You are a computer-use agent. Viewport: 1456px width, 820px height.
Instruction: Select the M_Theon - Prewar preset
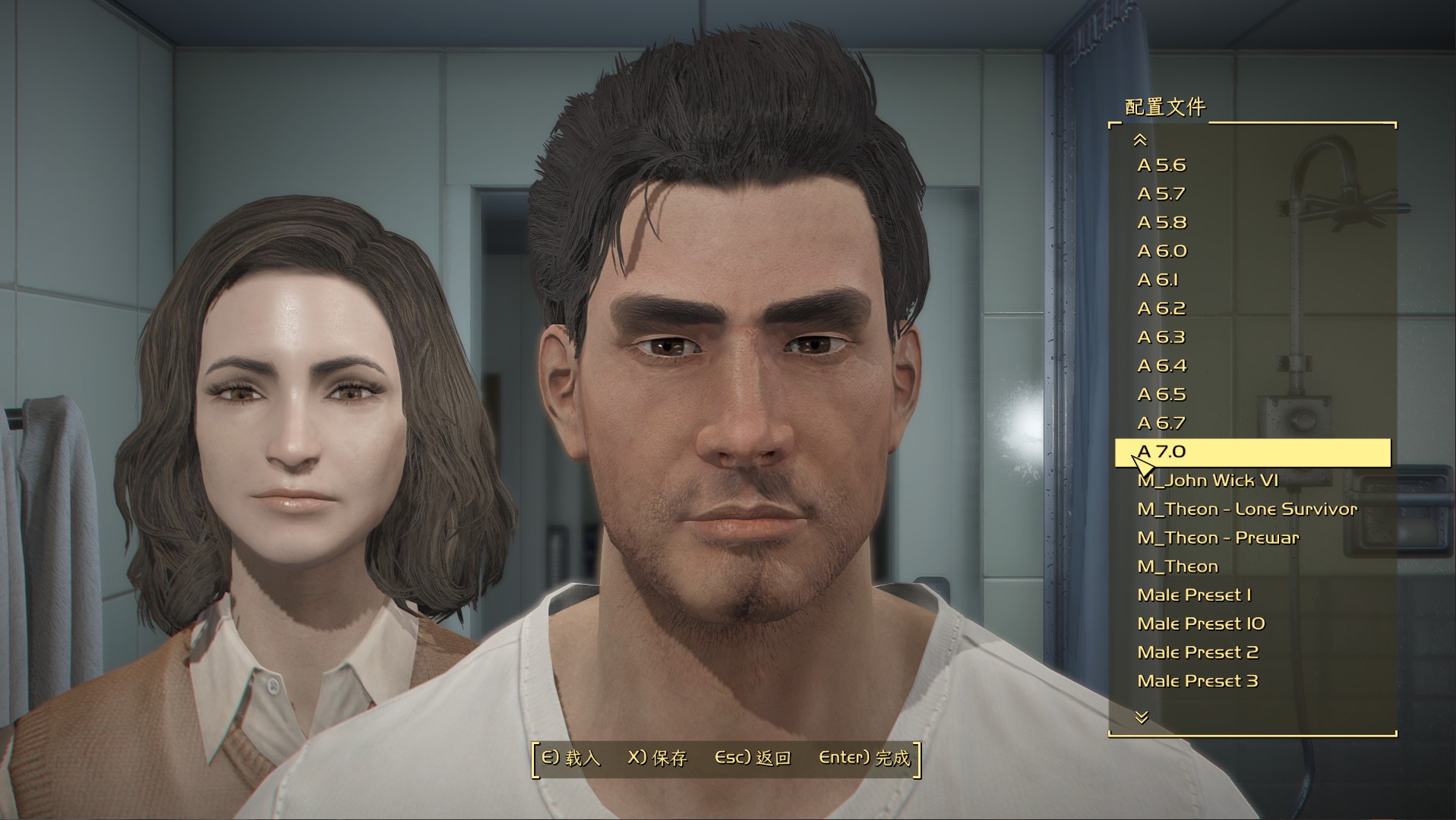(1218, 538)
